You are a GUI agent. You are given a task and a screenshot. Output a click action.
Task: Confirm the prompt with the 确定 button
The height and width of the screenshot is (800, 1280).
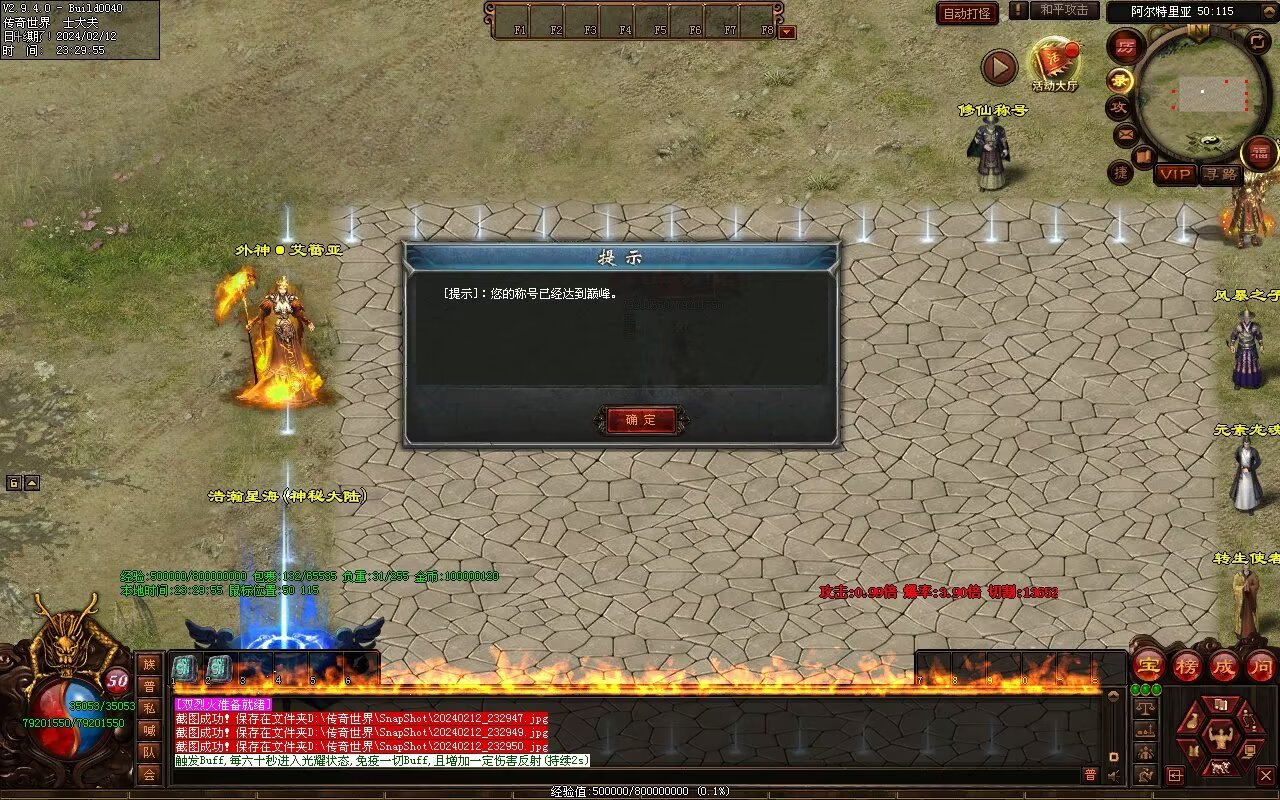[640, 420]
